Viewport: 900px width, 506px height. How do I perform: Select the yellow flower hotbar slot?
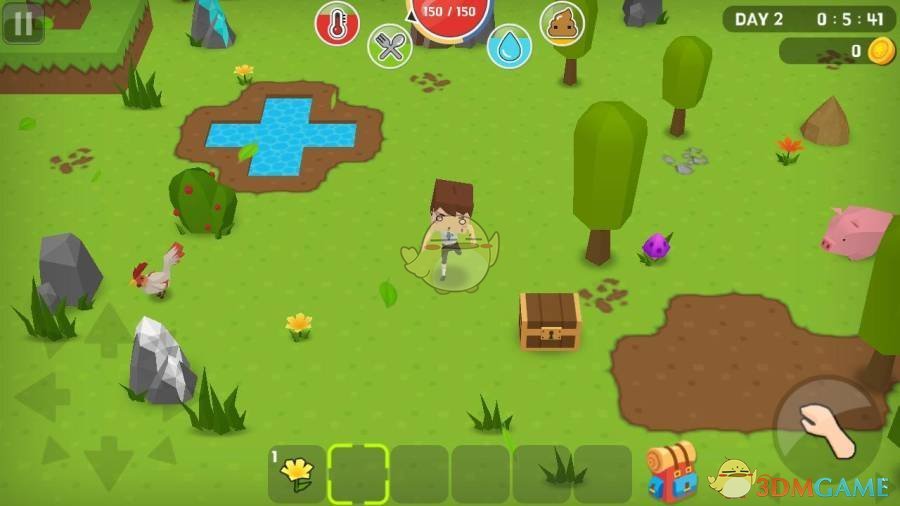pyautogui.click(x=297, y=473)
